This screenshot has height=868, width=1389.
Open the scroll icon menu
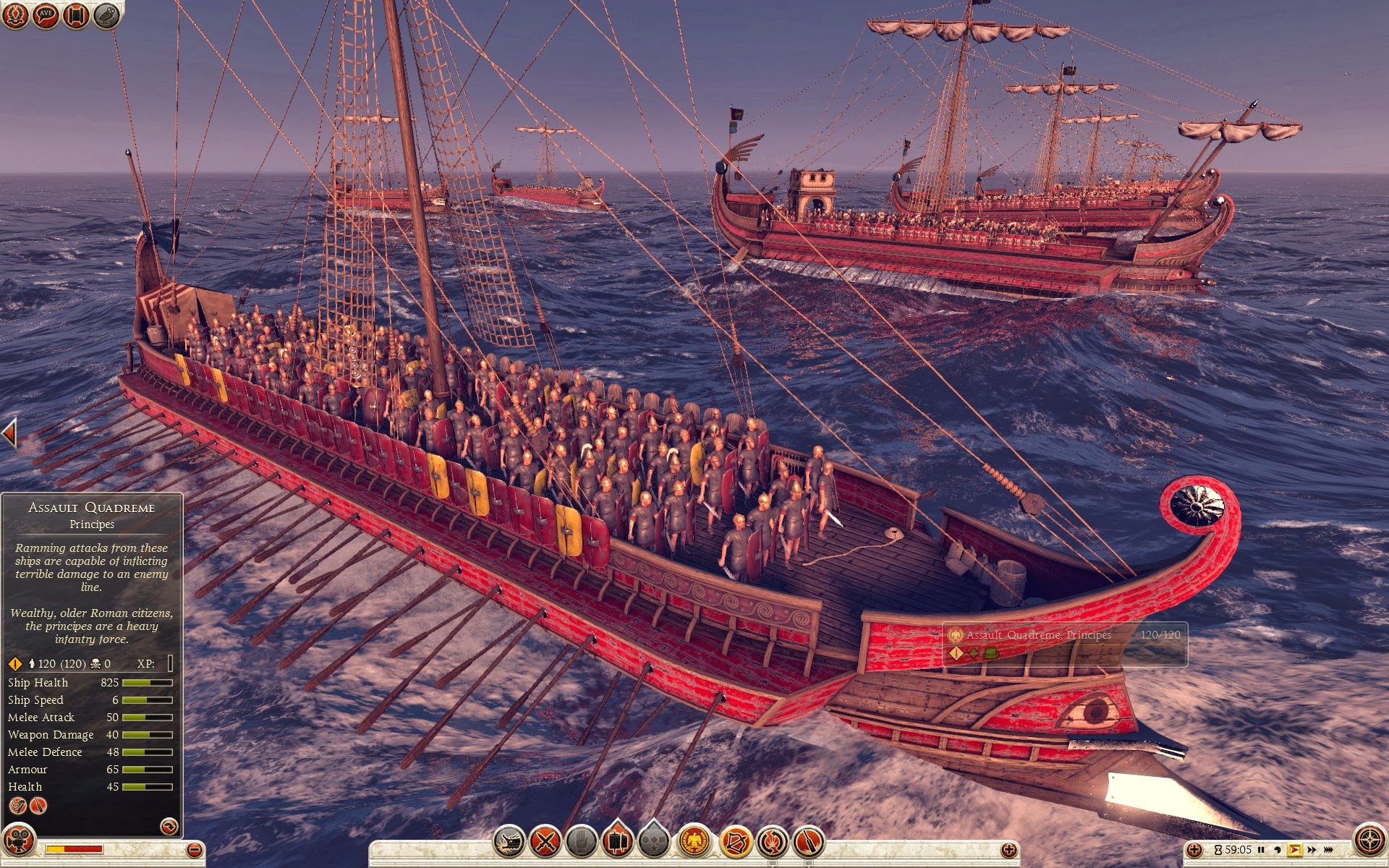(75, 15)
